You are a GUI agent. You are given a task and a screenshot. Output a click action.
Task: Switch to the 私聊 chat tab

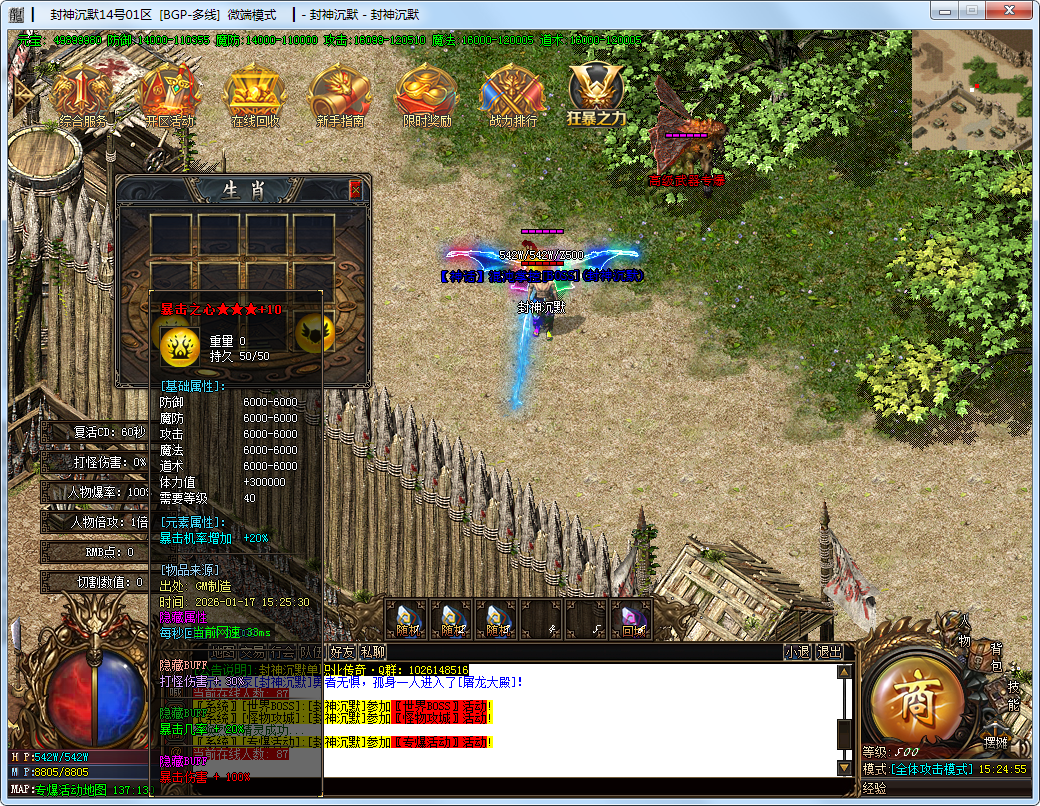373,652
